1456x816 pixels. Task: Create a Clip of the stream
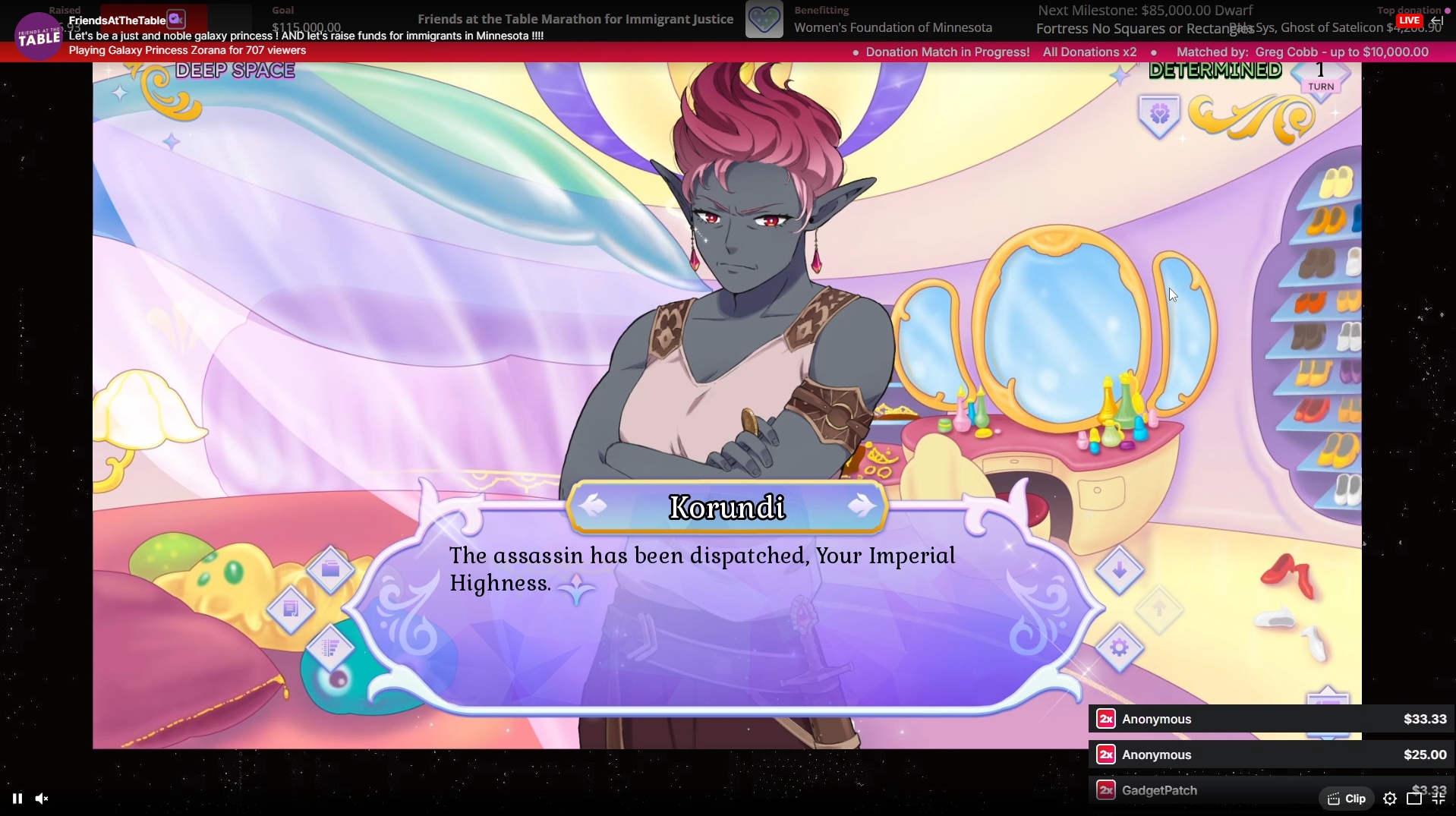click(x=1347, y=799)
